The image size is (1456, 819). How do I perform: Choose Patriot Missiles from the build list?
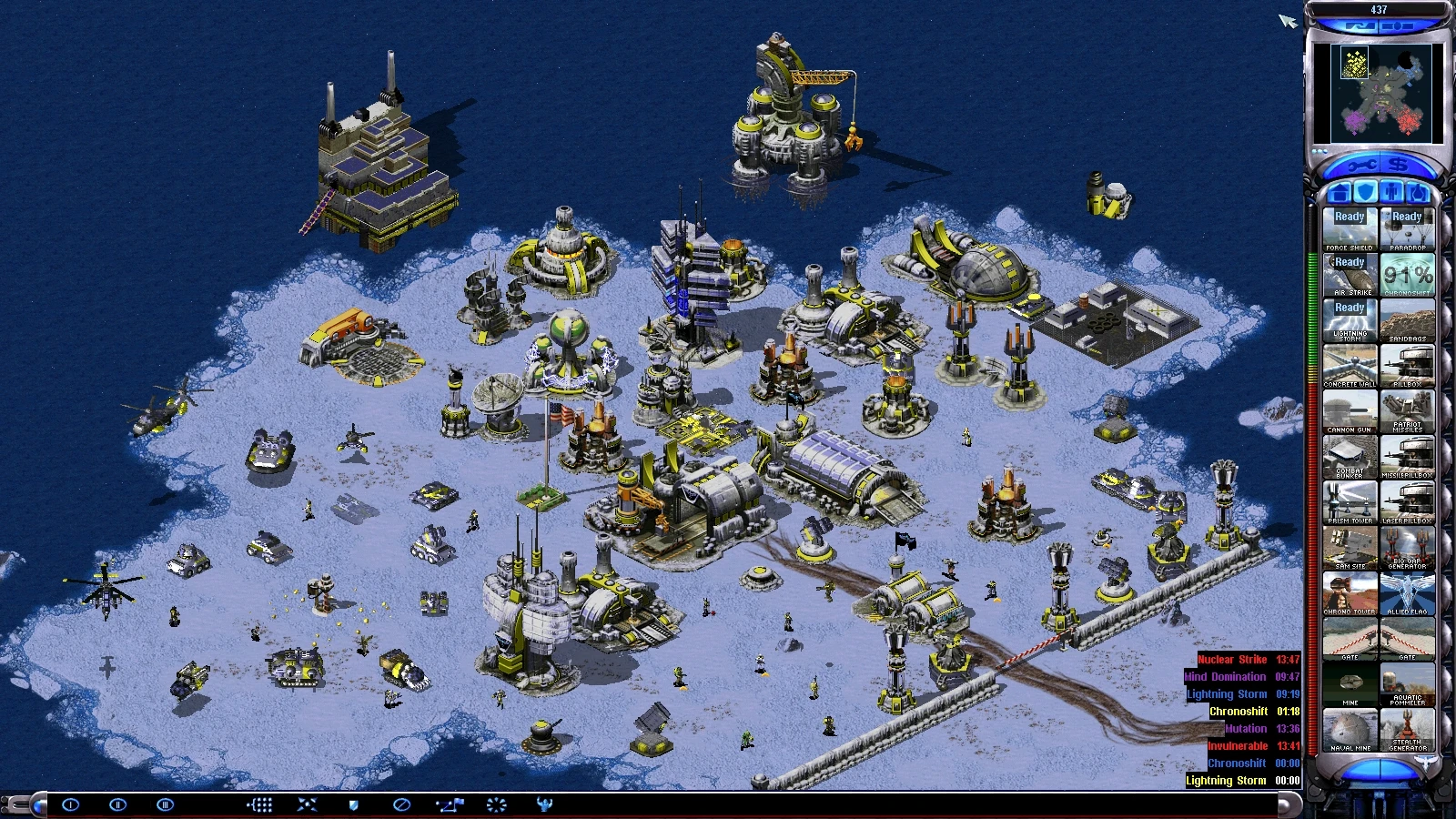click(1407, 411)
